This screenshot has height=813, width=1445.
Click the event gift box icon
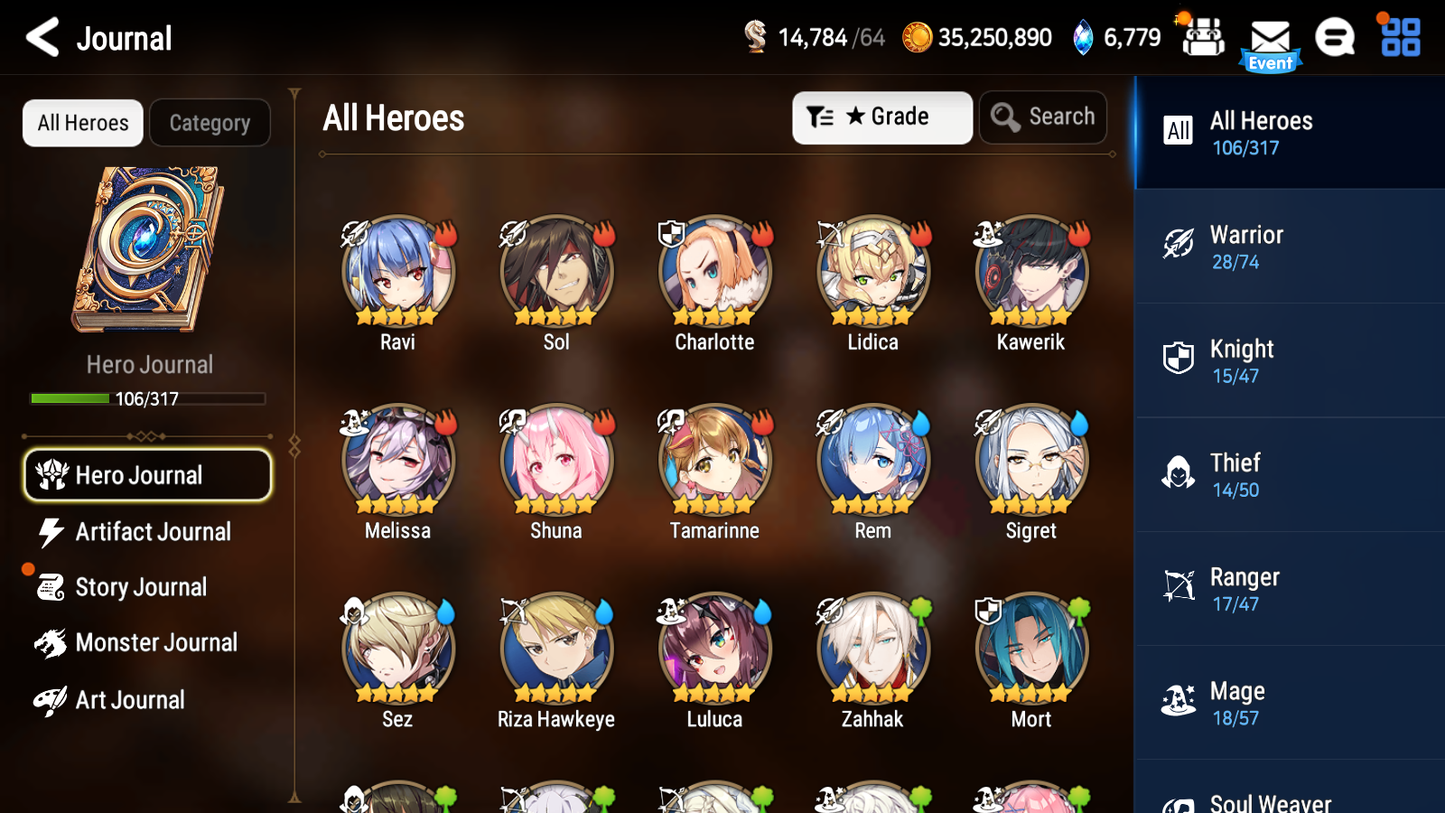click(x=1201, y=38)
